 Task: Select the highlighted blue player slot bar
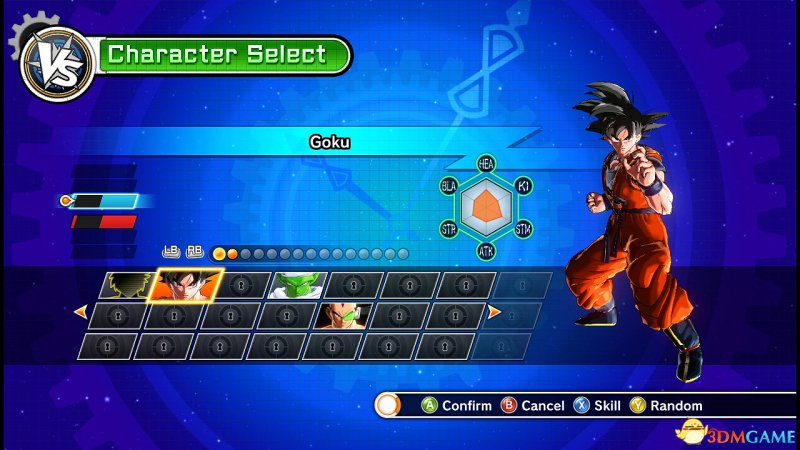[104, 201]
